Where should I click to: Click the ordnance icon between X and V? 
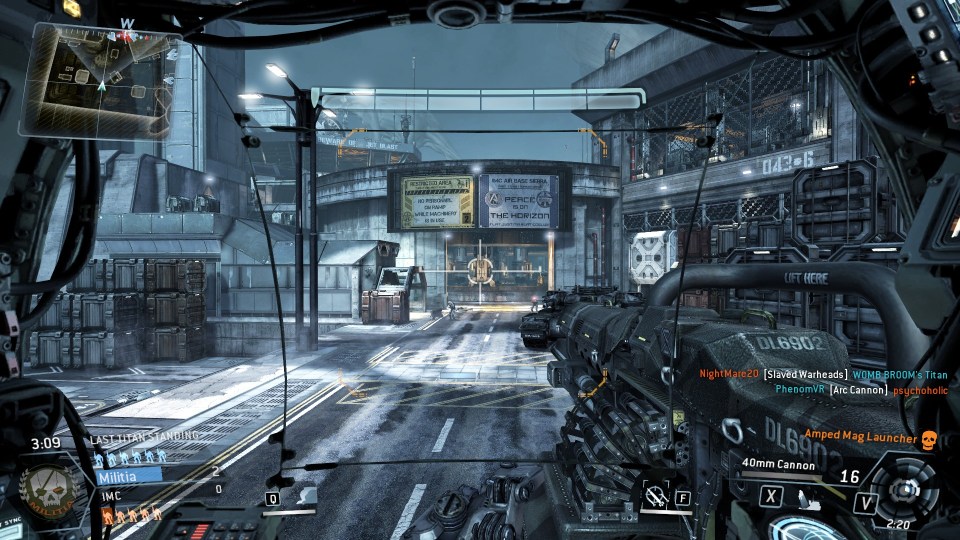pos(808,496)
